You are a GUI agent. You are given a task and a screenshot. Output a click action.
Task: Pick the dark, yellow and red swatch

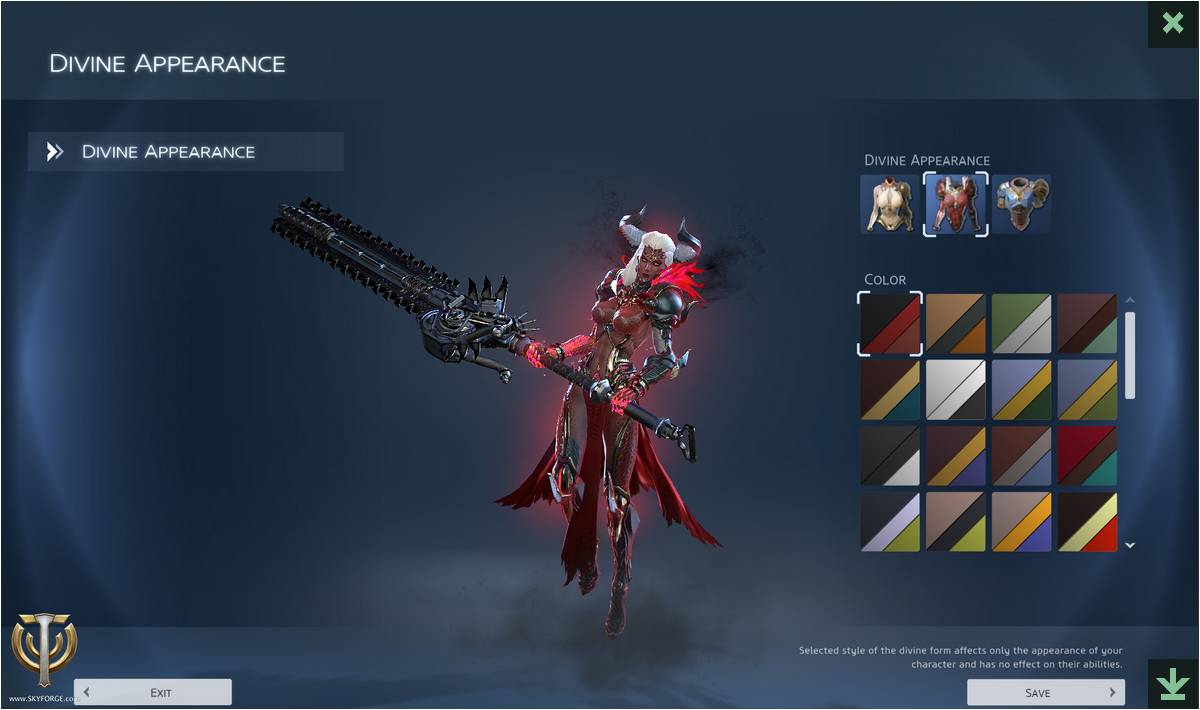click(1087, 521)
